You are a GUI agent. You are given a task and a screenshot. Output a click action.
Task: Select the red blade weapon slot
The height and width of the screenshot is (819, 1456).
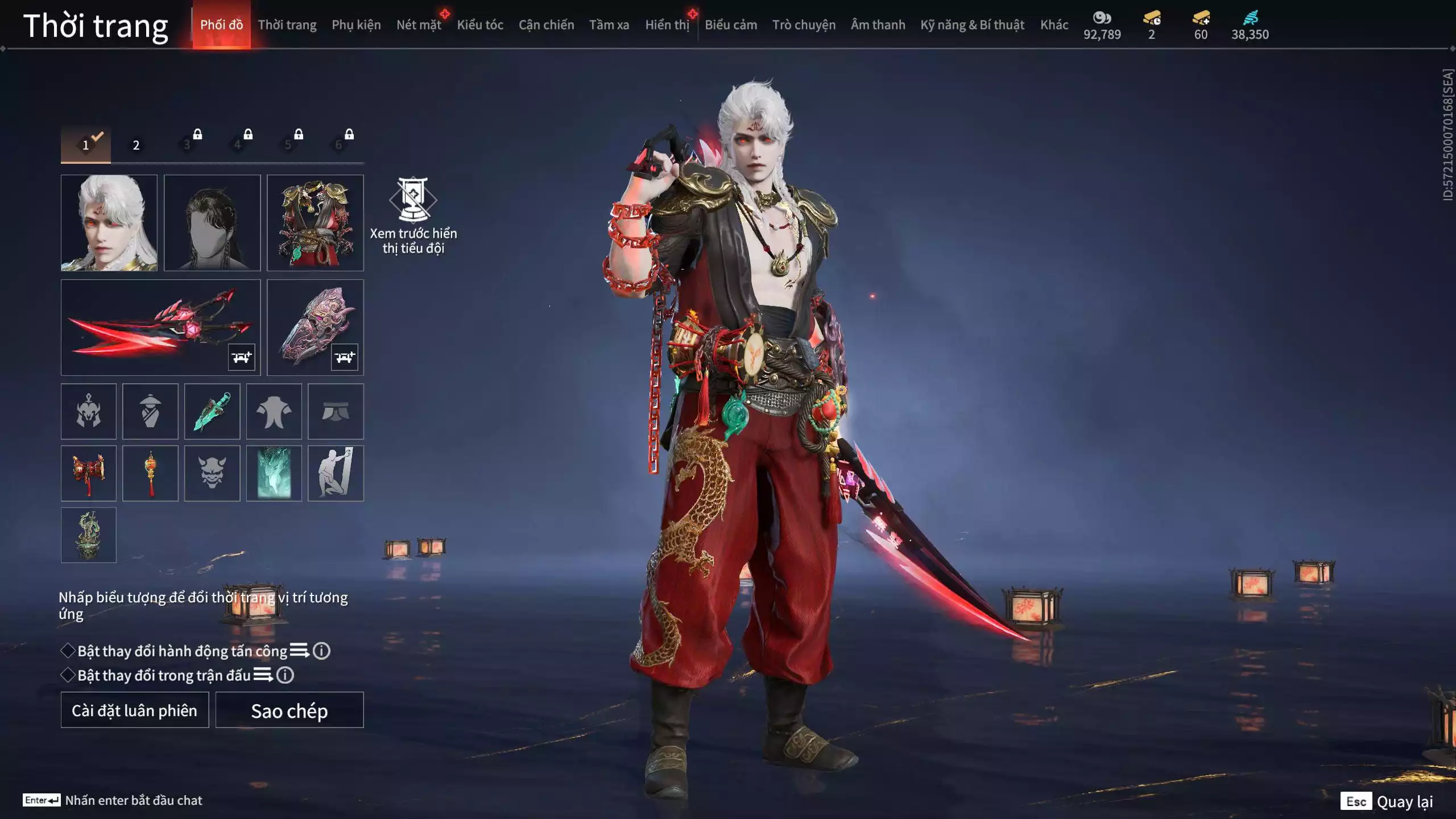coord(160,327)
